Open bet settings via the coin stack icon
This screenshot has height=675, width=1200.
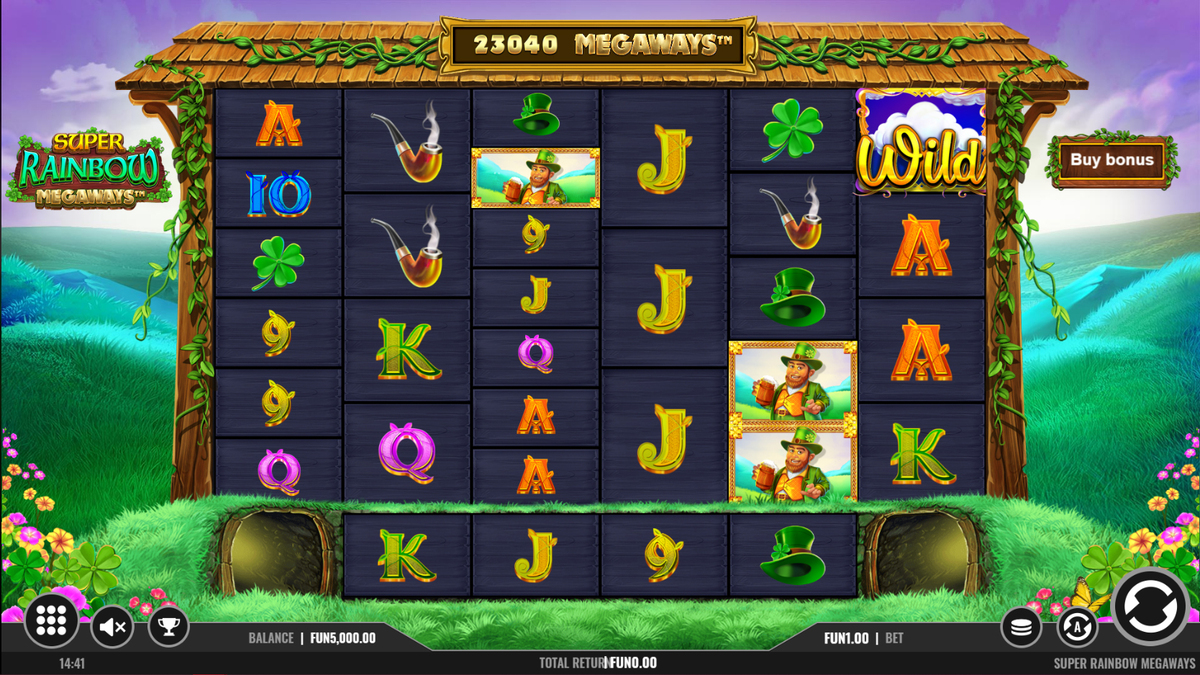click(1021, 627)
